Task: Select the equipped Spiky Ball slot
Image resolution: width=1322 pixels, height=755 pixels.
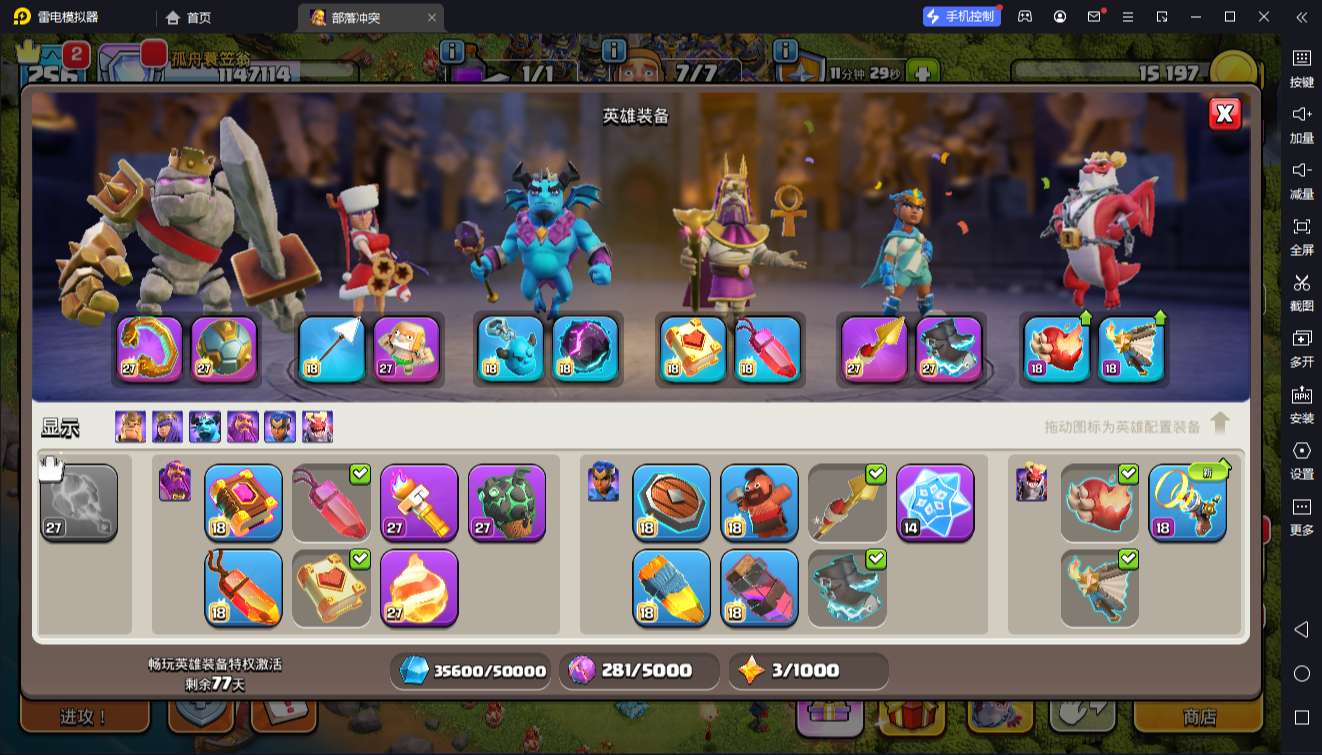Action: [x=224, y=349]
